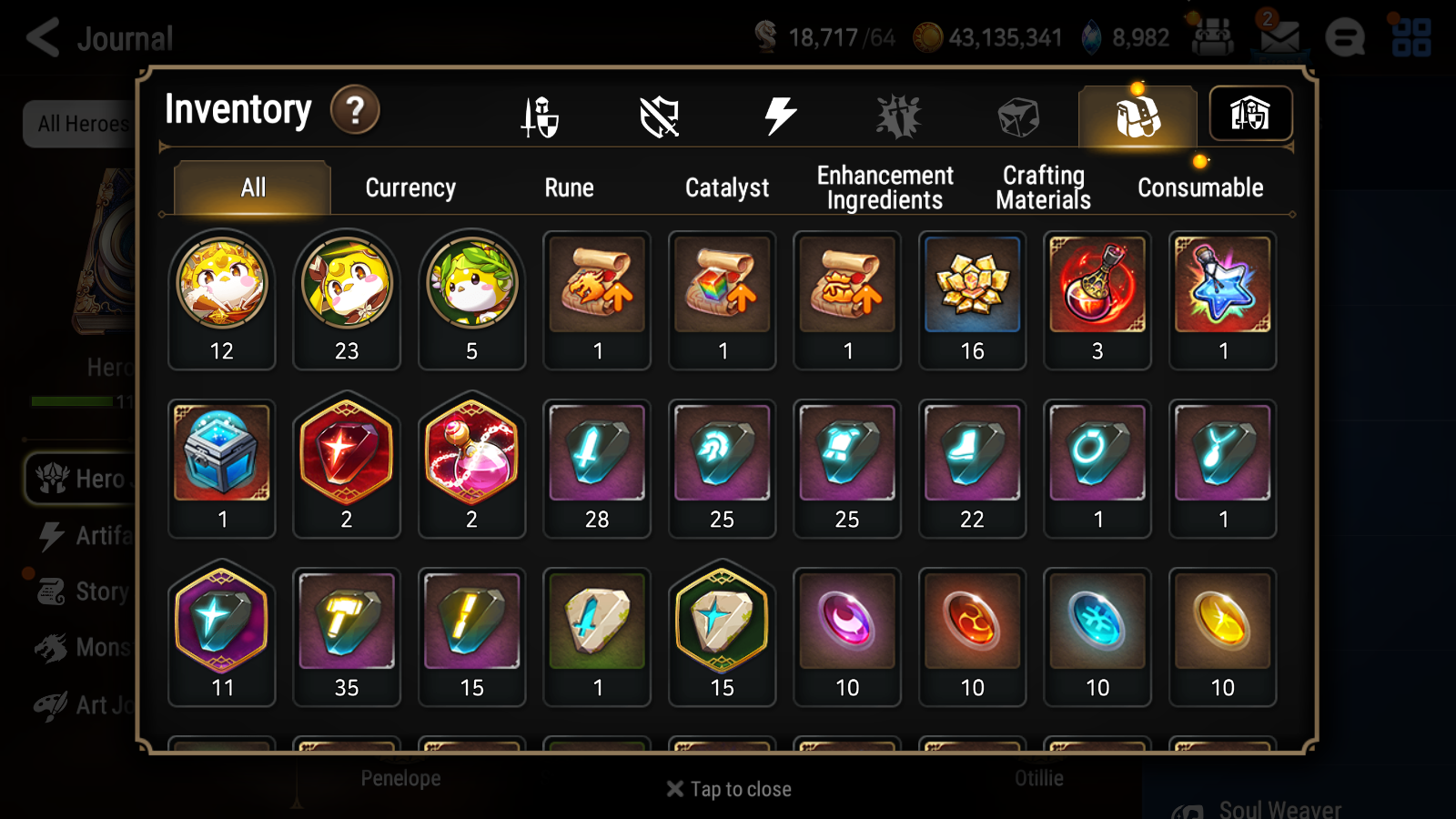
Task: Tap to close the Inventory window
Action: pyautogui.click(x=728, y=789)
